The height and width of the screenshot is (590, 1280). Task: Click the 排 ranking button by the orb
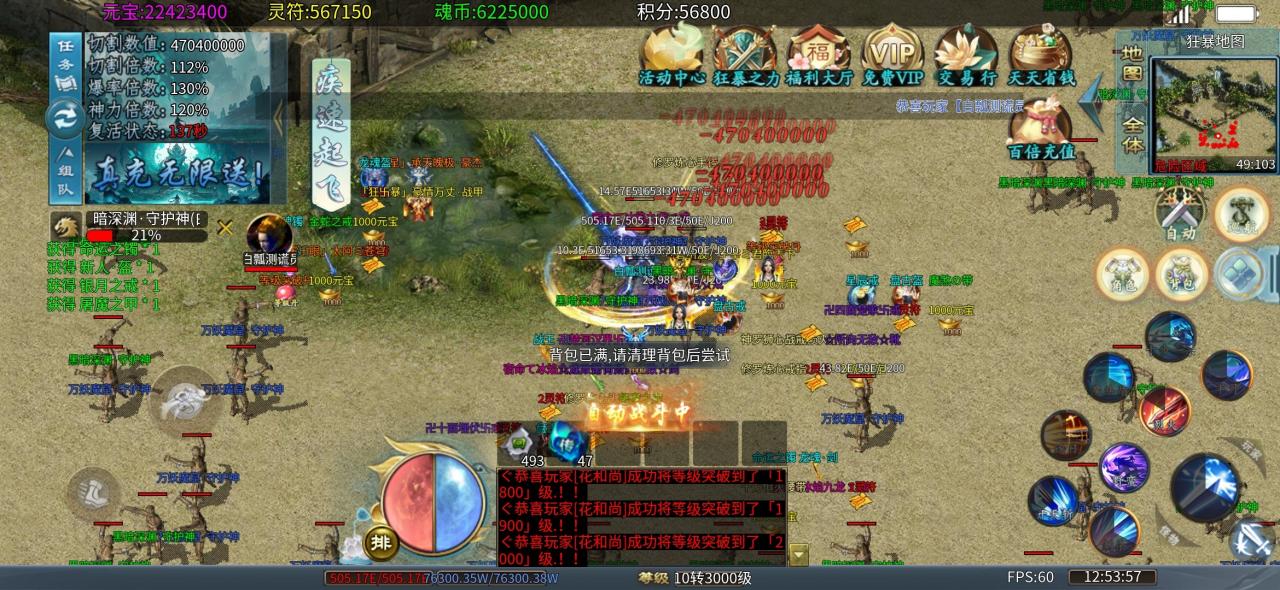(381, 542)
